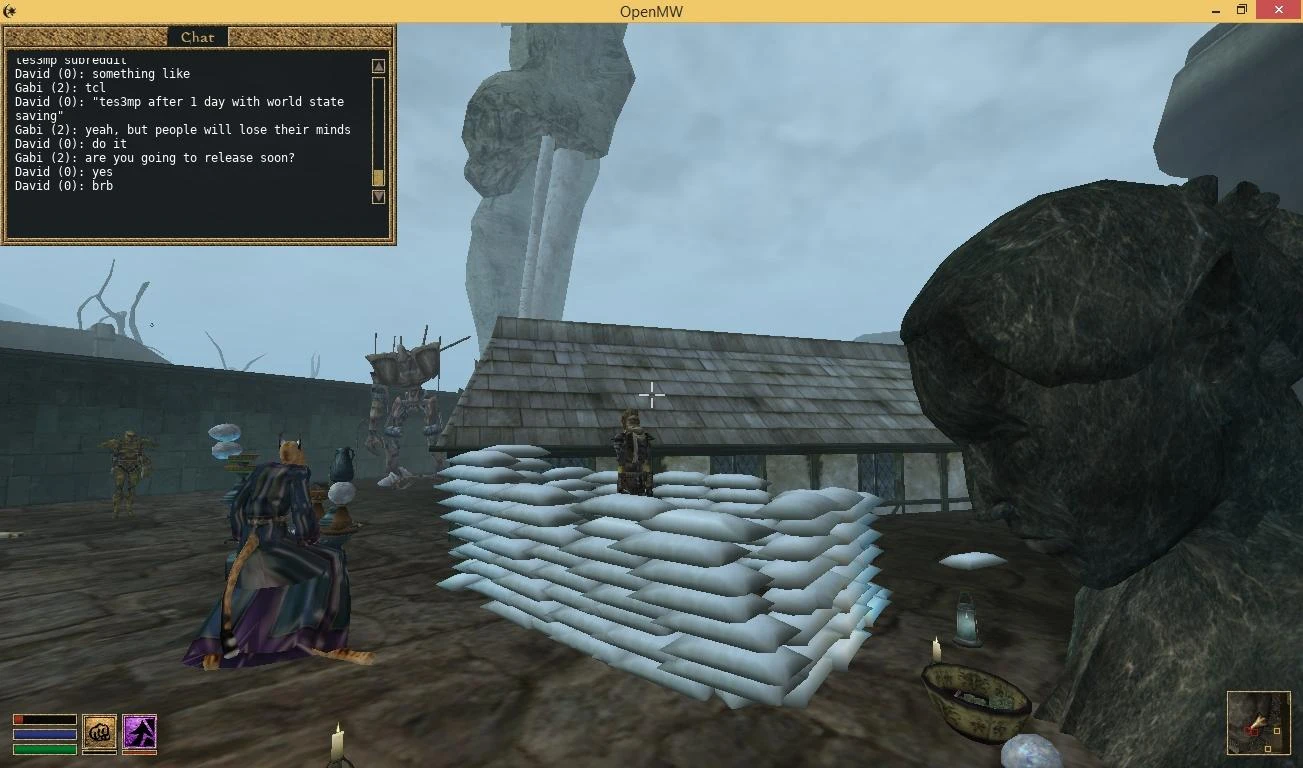
Task: Click the blue magicka bar
Action: 44,732
